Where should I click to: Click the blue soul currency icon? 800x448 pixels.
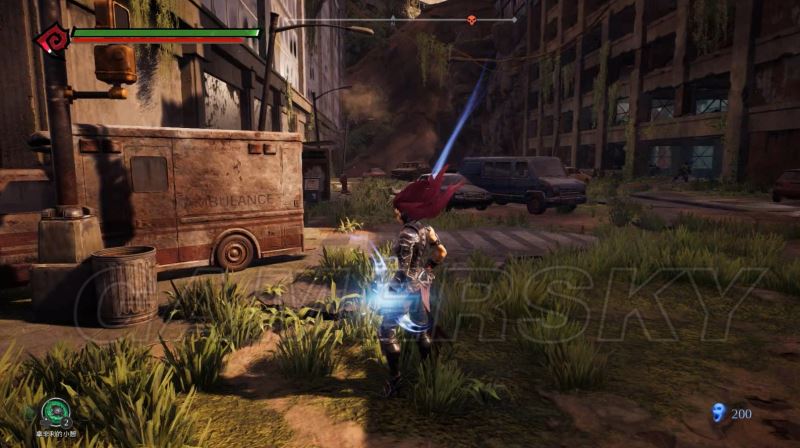coord(716,412)
